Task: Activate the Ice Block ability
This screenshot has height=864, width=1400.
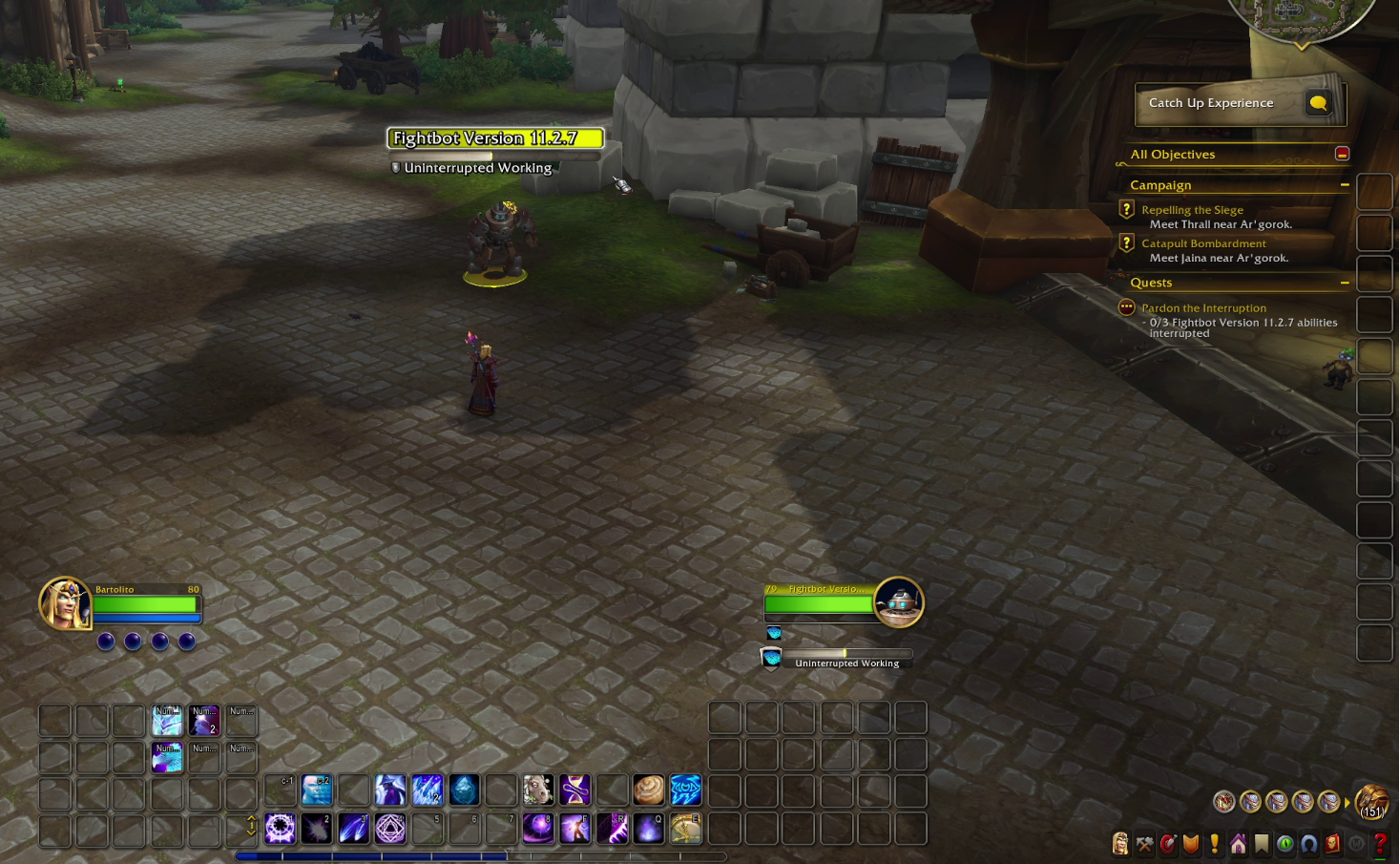Action: pyautogui.click(x=464, y=790)
